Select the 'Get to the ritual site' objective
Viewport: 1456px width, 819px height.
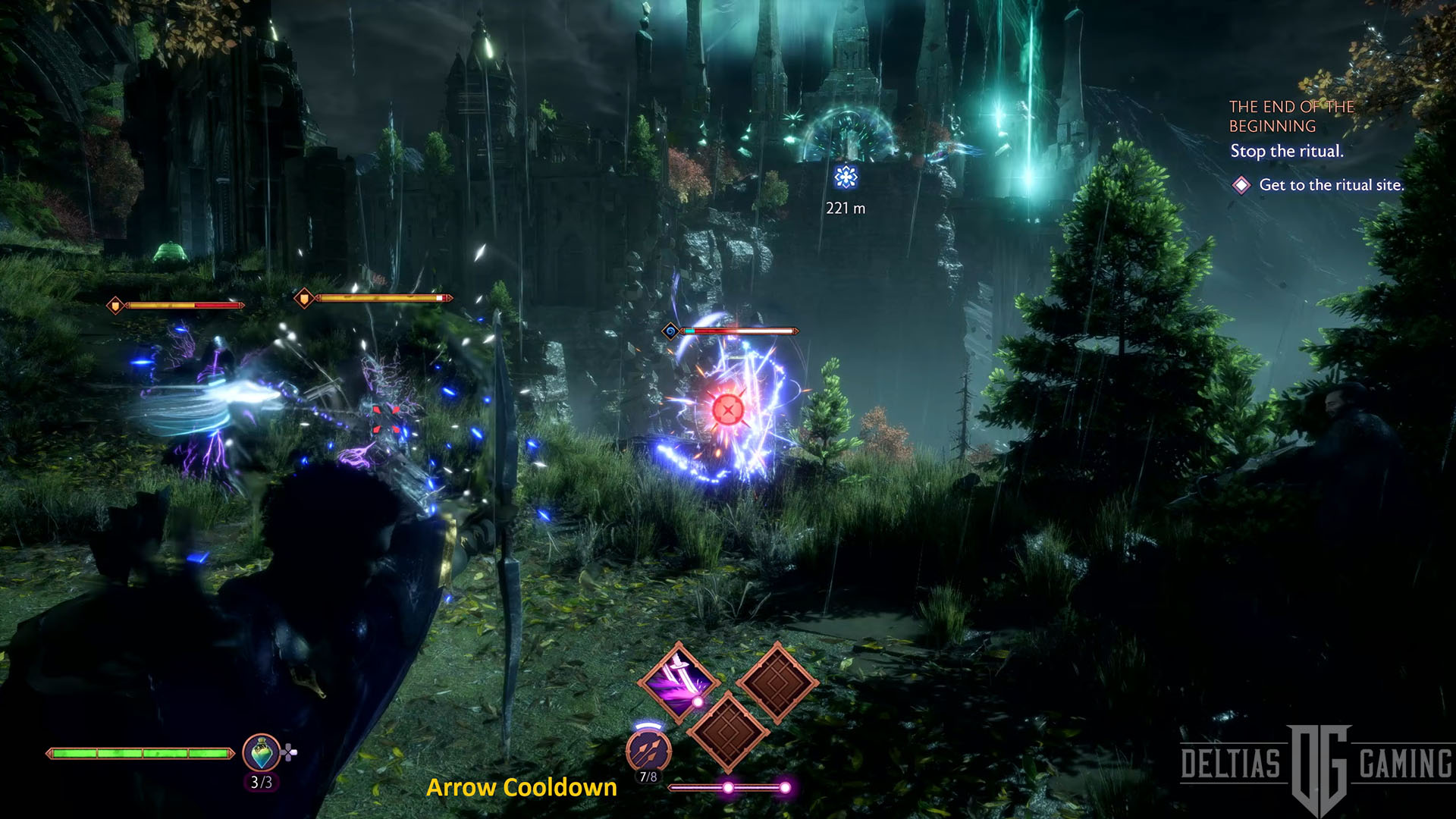1331,184
